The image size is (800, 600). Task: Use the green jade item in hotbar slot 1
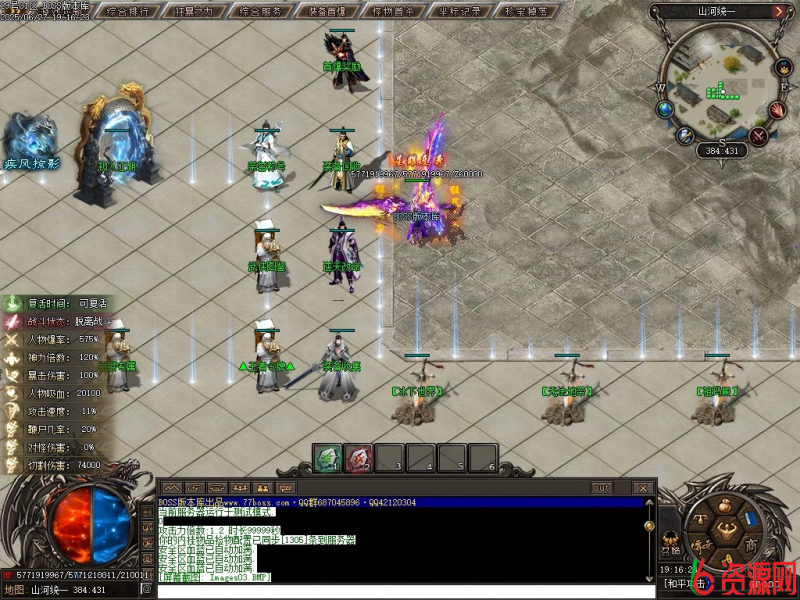click(x=327, y=458)
